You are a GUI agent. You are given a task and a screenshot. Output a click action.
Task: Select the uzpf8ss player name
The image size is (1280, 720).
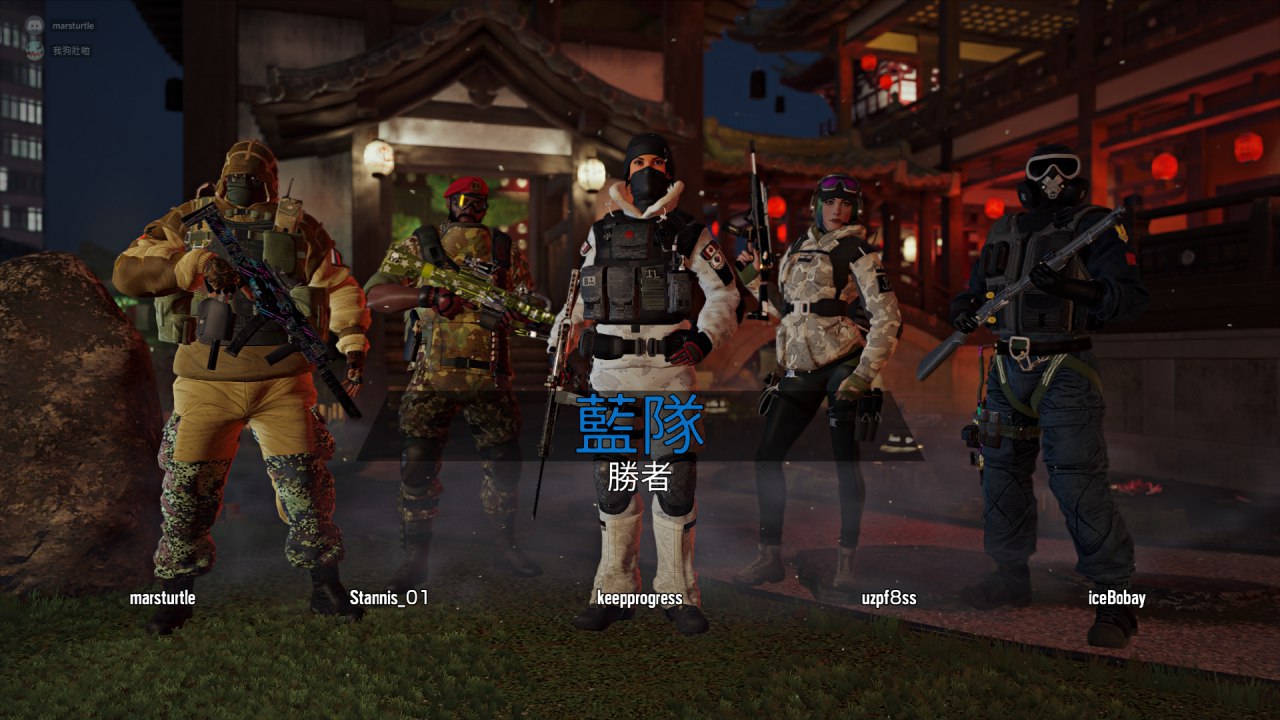(889, 599)
